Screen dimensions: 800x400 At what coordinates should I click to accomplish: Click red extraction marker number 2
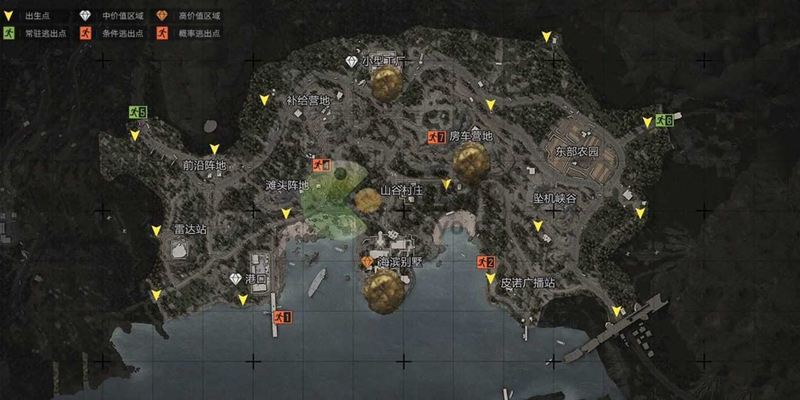tap(486, 262)
